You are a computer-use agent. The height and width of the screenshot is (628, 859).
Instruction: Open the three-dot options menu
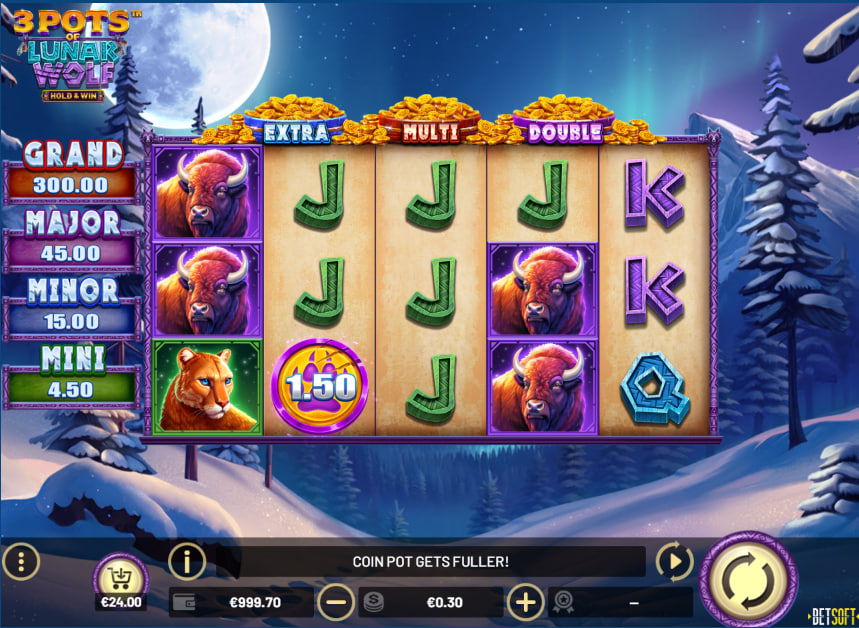21,561
